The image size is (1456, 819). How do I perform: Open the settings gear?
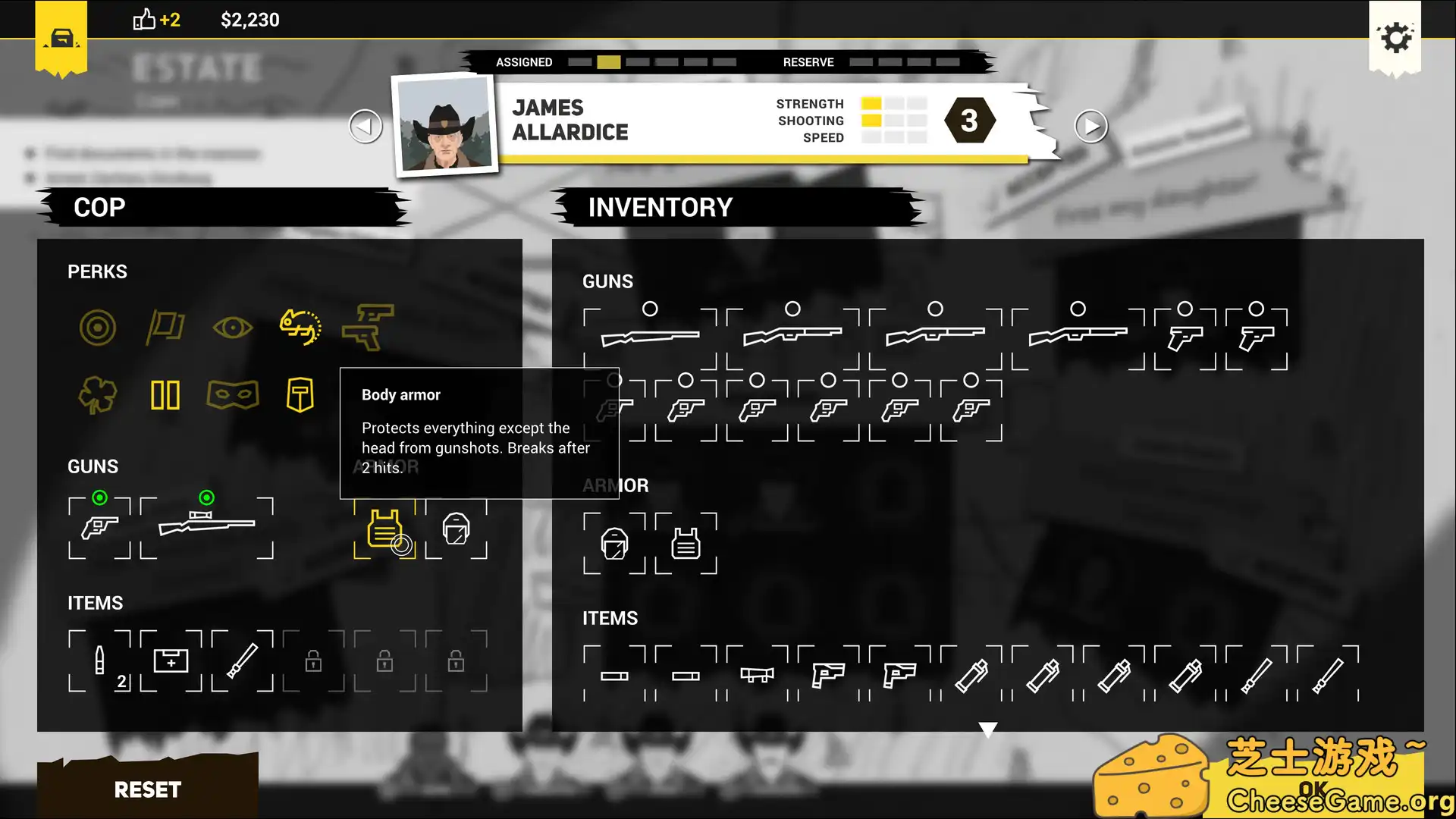[1395, 38]
